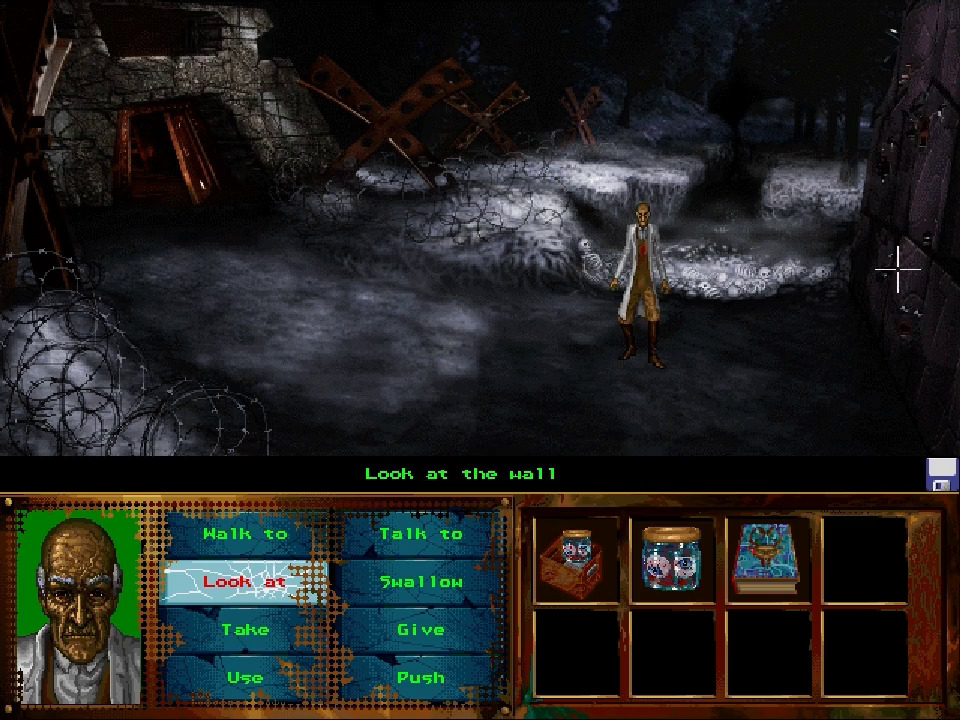
Task: Choose the "Look at" command
Action: coord(245,582)
